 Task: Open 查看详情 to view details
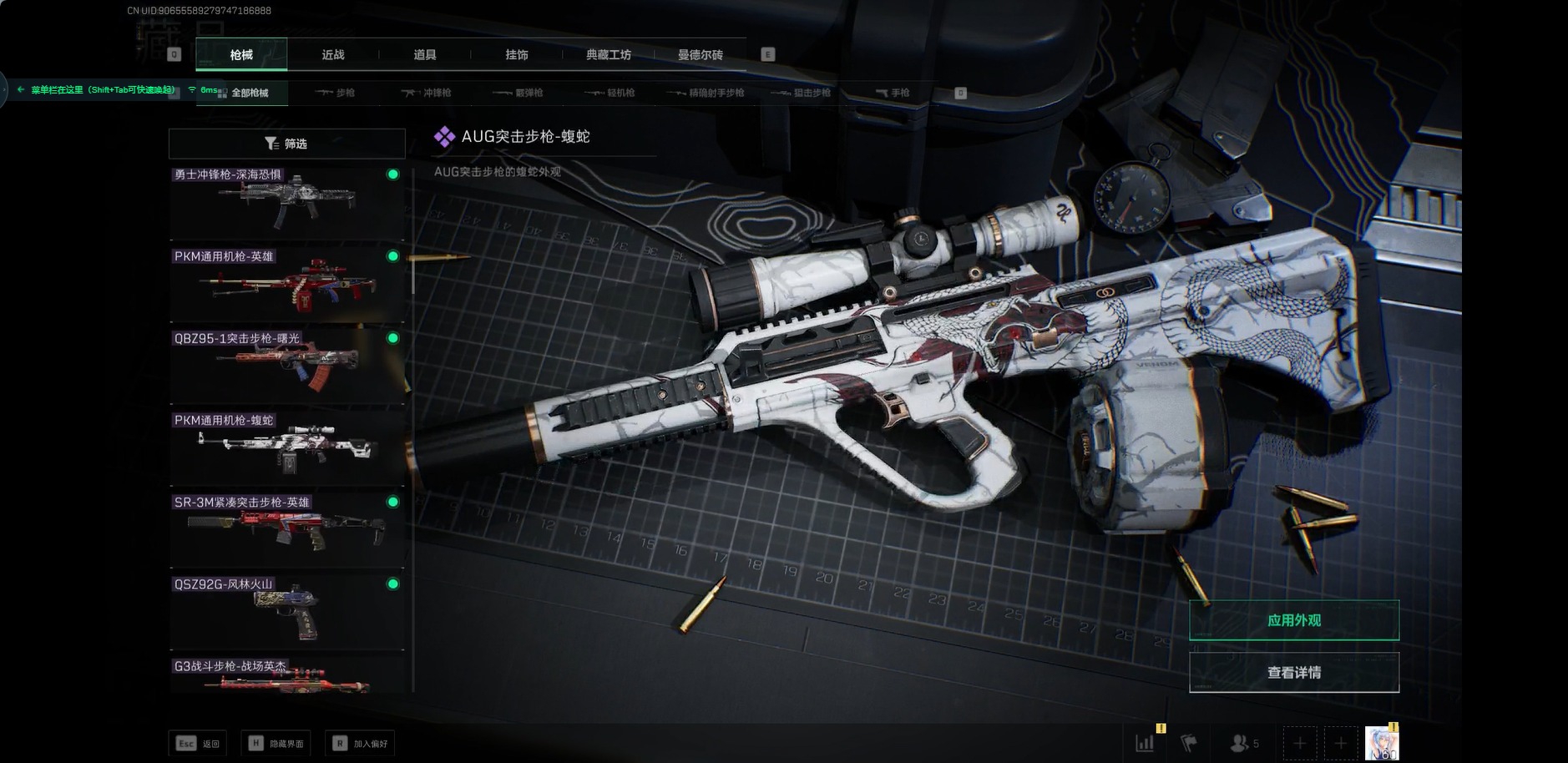(x=1293, y=672)
